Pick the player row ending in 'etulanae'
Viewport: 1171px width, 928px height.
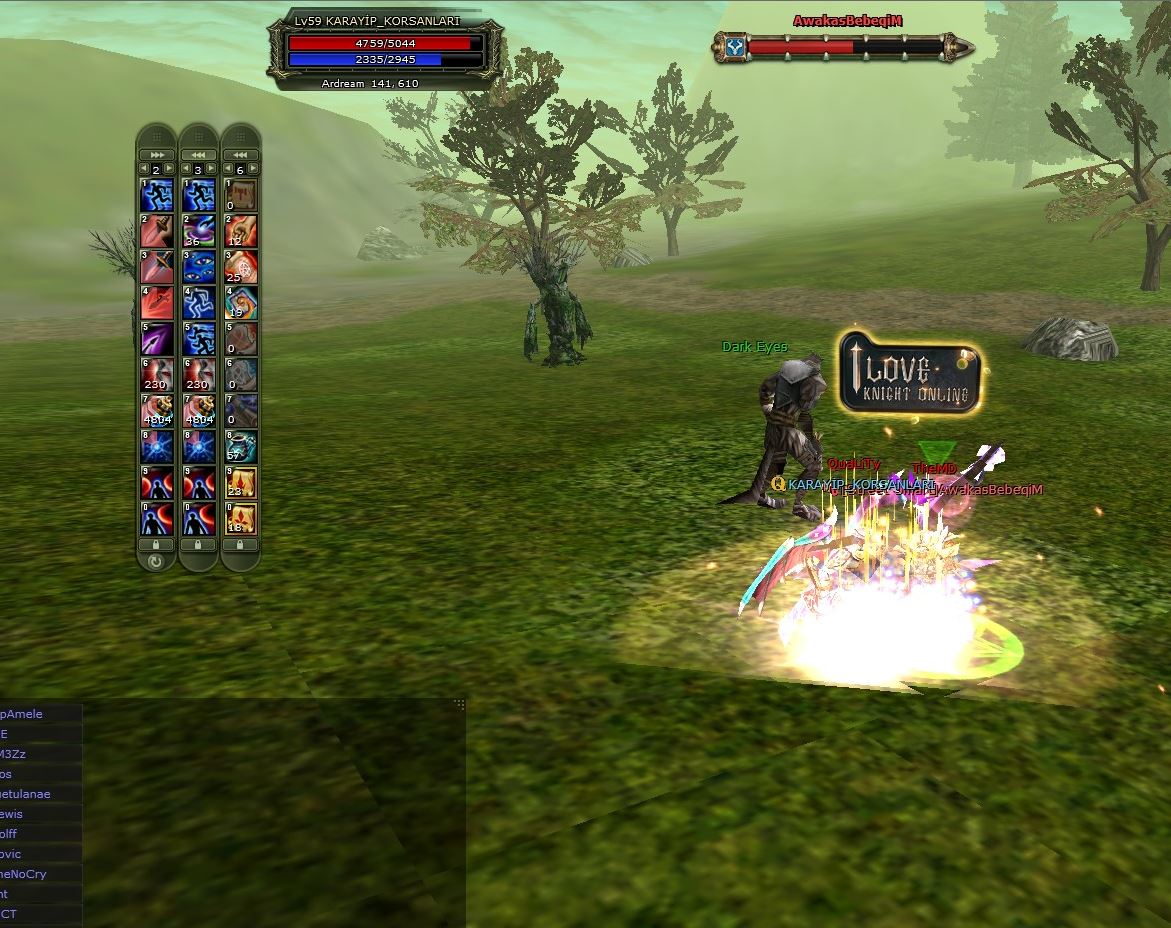(30, 794)
